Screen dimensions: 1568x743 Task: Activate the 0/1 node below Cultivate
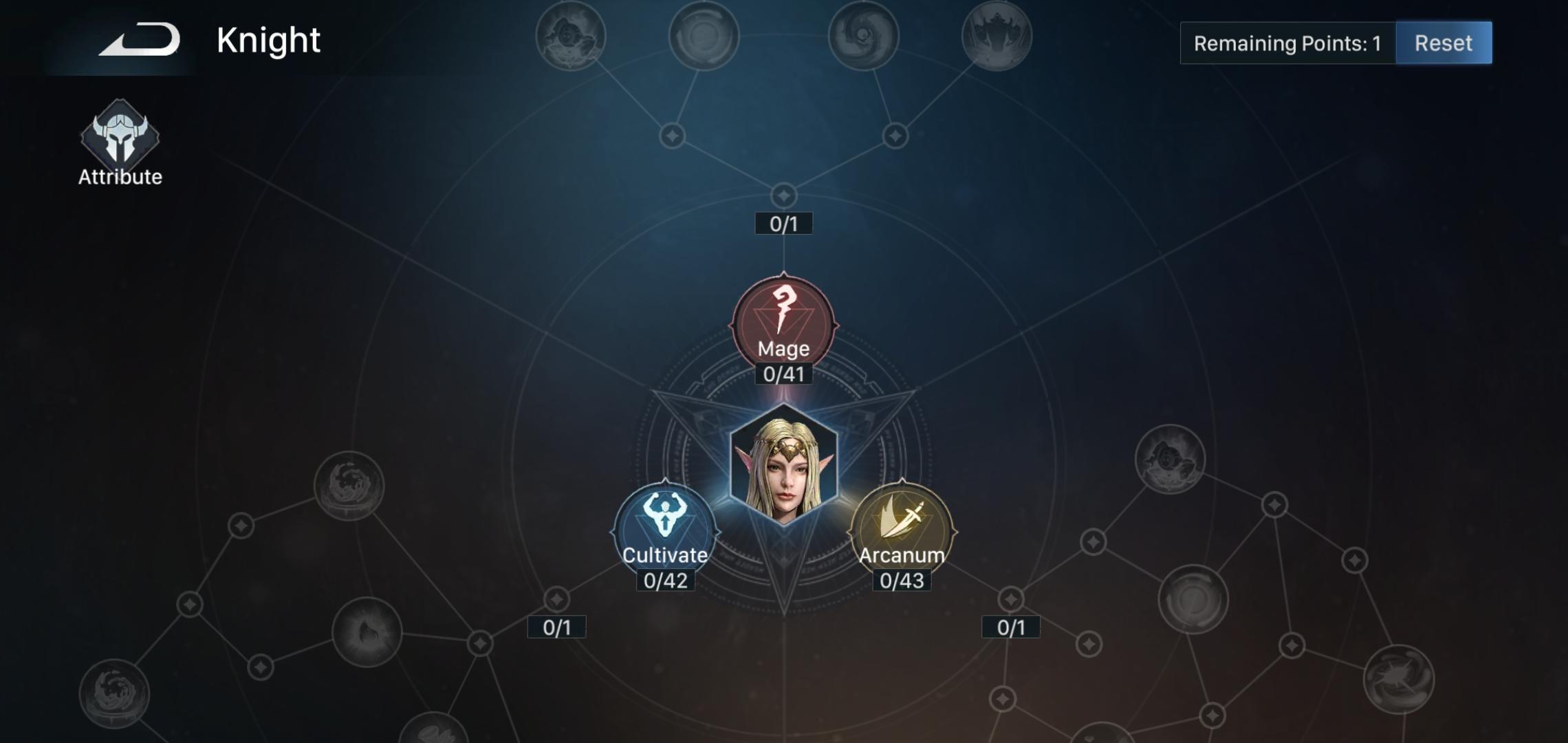click(557, 627)
